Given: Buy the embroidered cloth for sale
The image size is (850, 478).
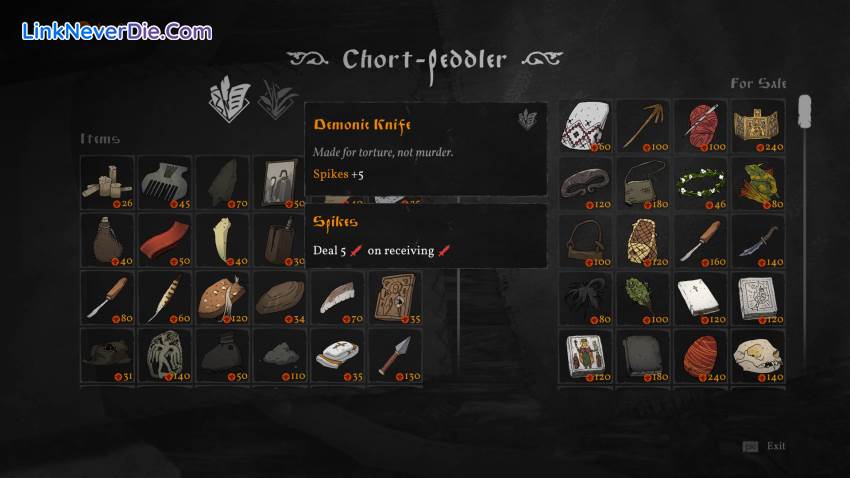Looking at the screenshot, I should pyautogui.click(x=584, y=125).
